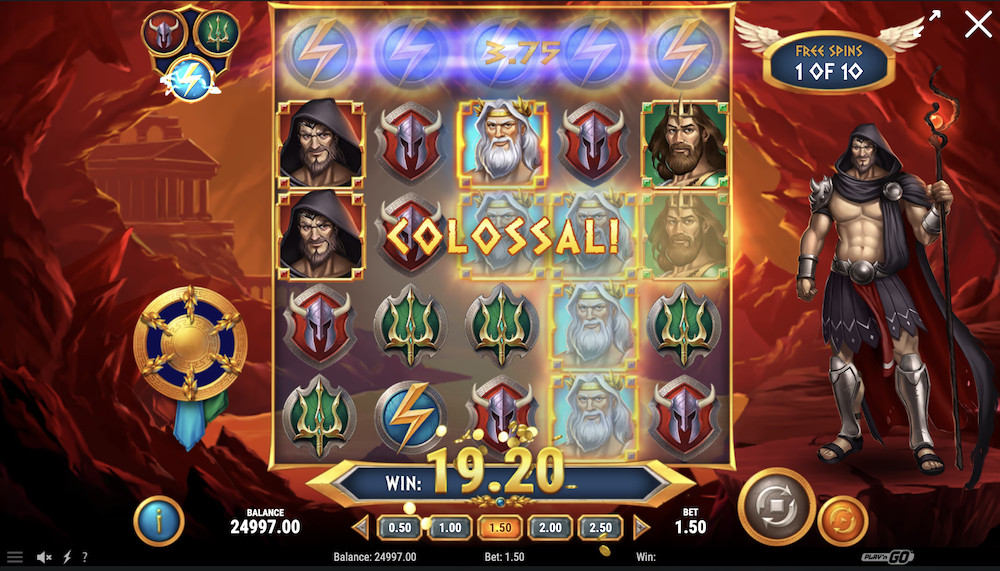Increase bet with the right arrow
This screenshot has width=1000, height=571.
[641, 527]
